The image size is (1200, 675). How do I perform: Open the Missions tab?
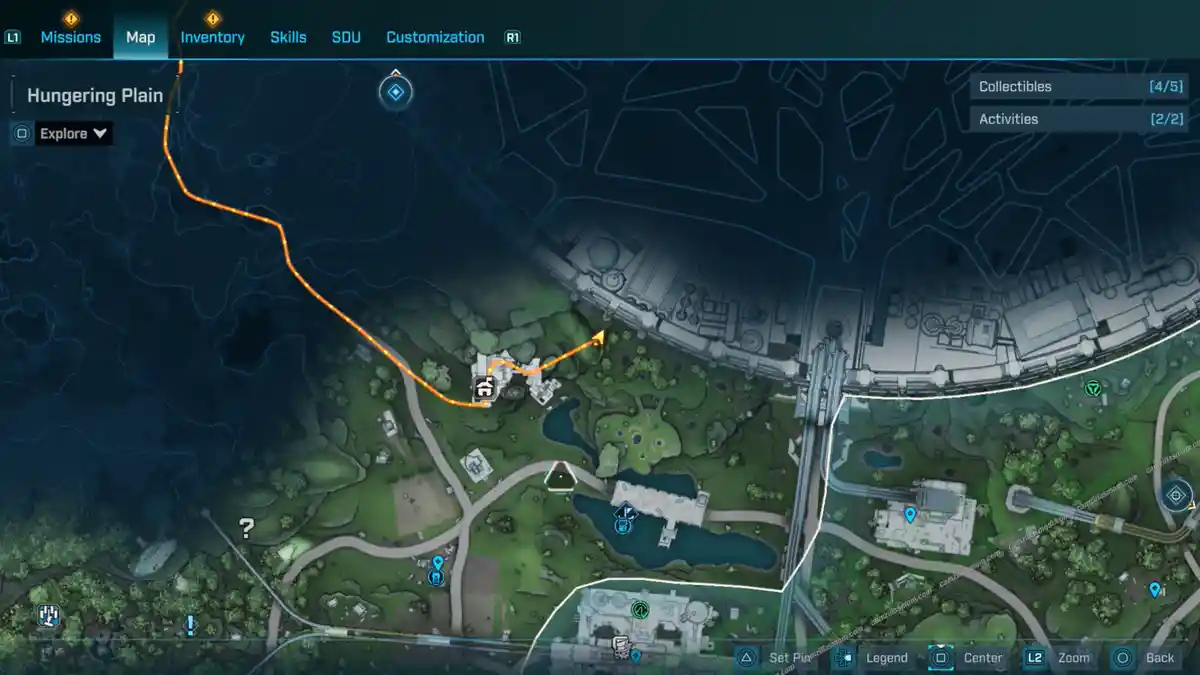tap(70, 37)
